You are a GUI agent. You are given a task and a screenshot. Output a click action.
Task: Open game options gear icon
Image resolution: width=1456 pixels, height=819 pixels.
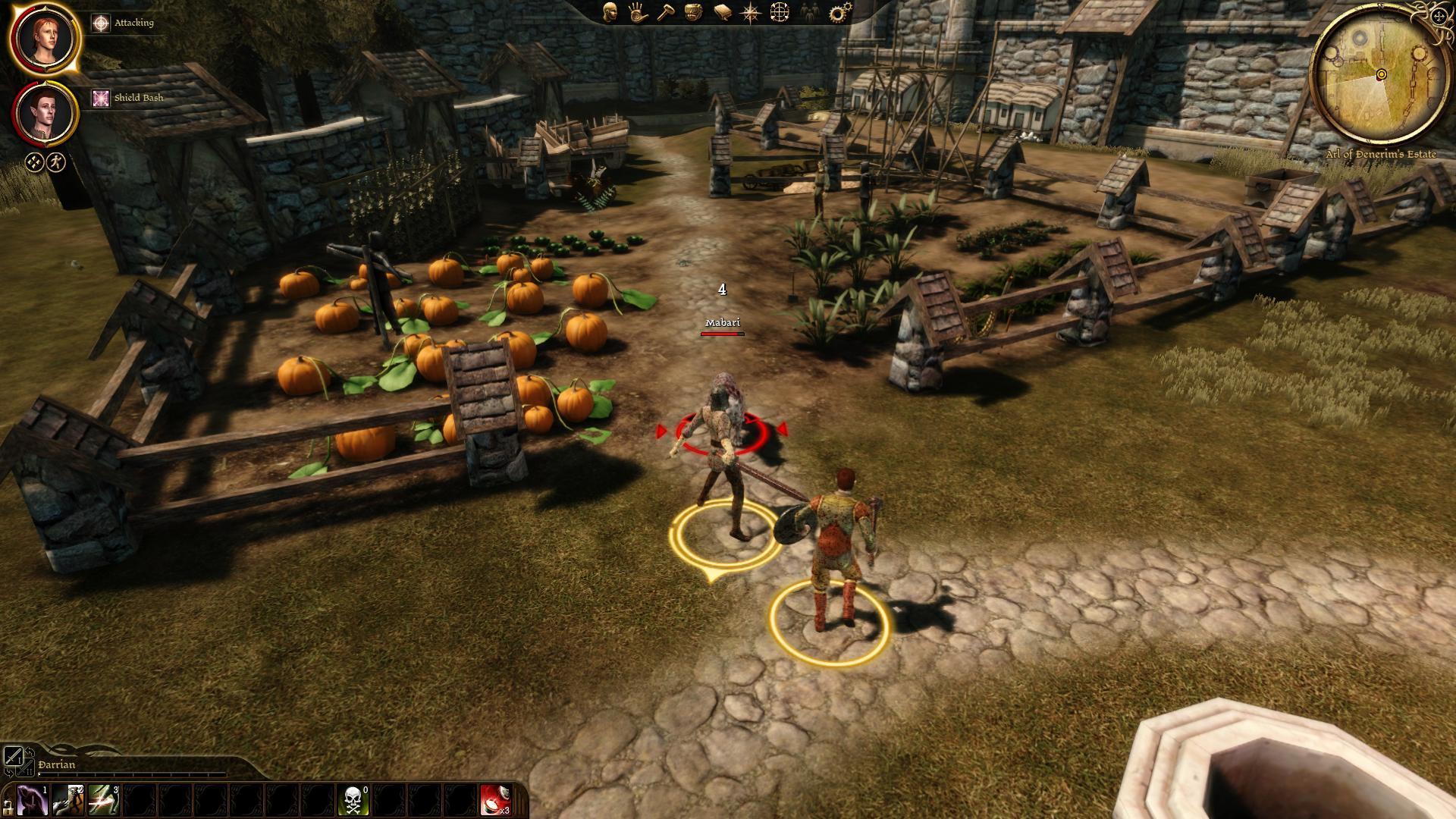(x=840, y=12)
